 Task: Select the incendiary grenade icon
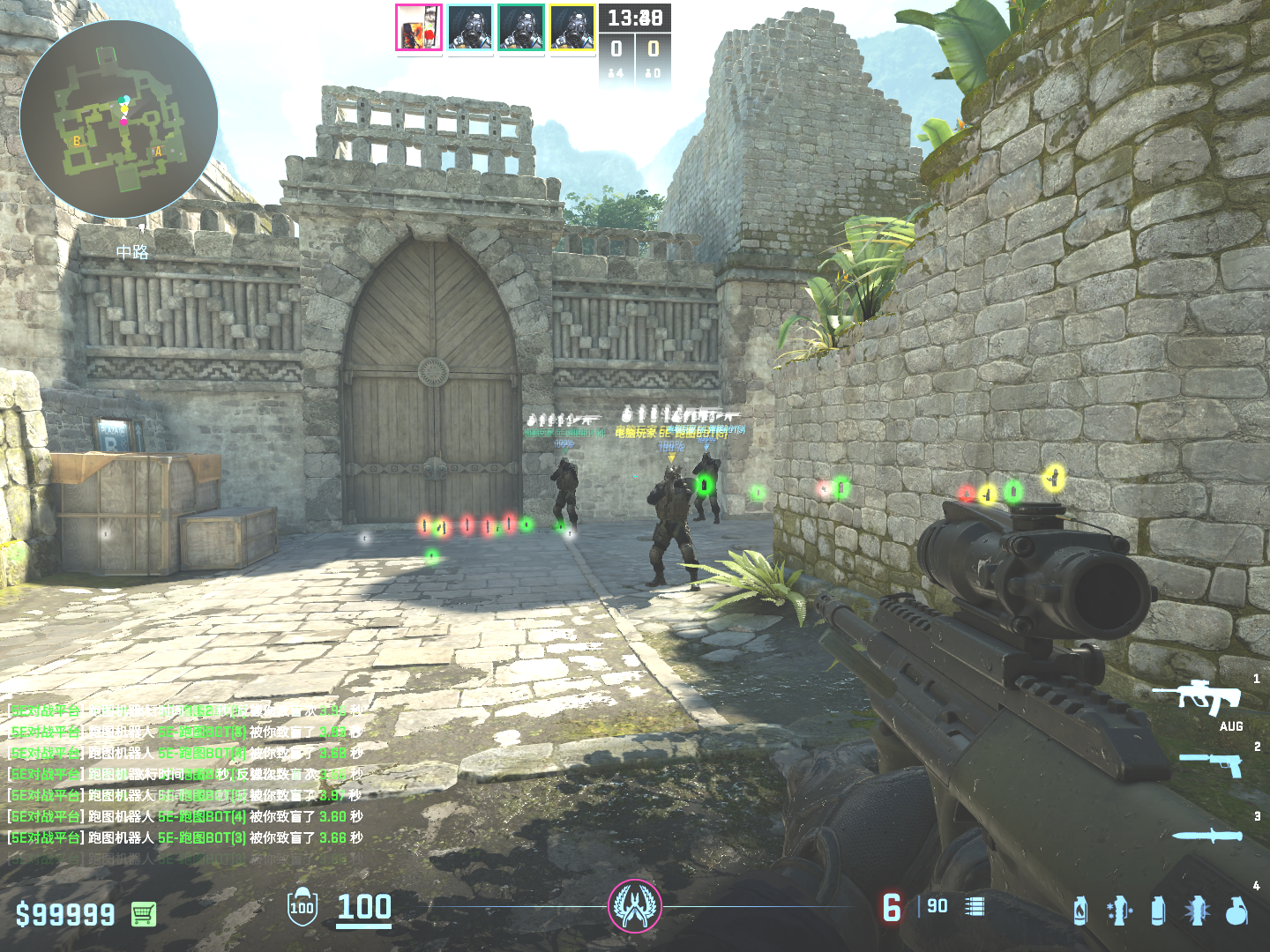[x=1080, y=911]
